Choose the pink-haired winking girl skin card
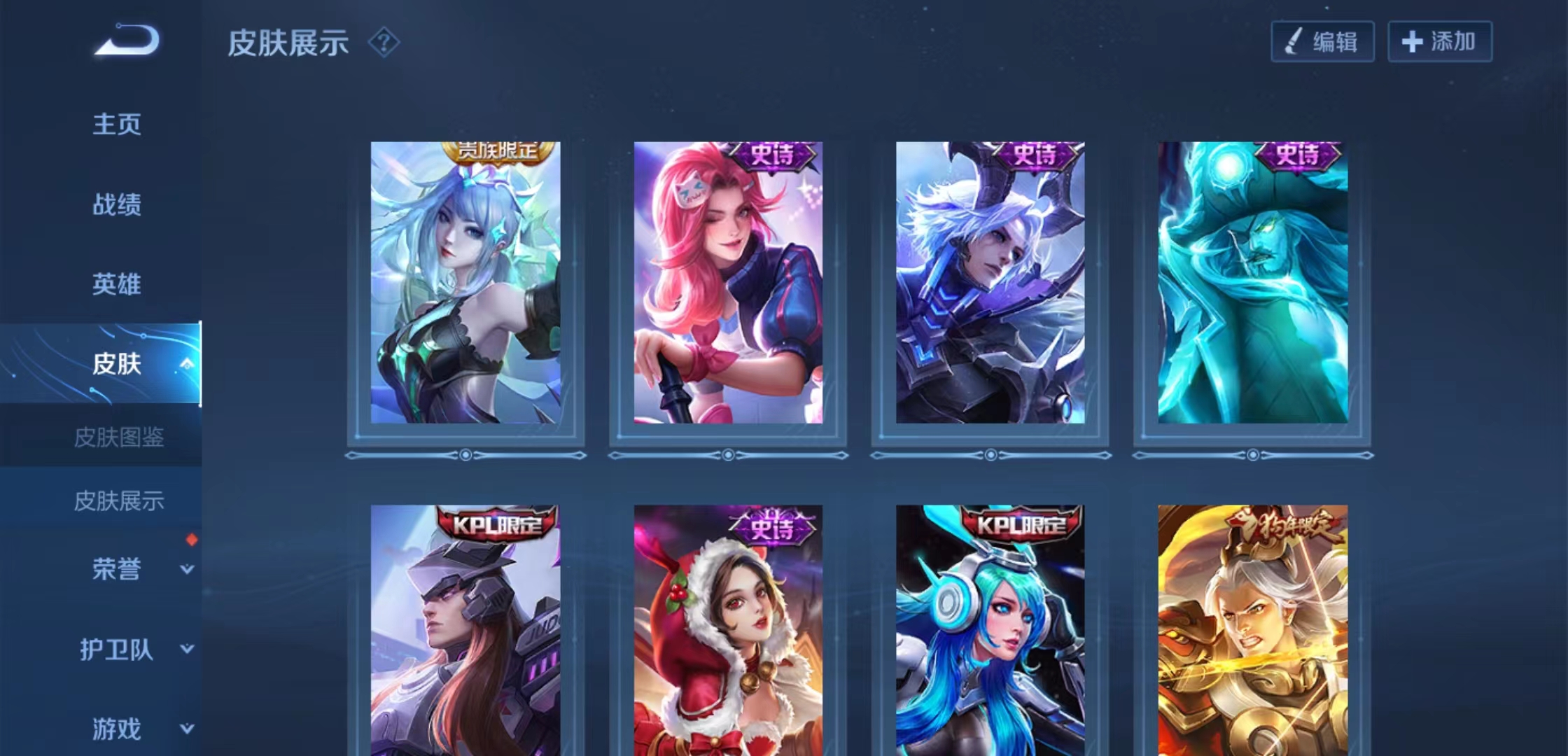The height and width of the screenshot is (756, 1568). [x=728, y=283]
